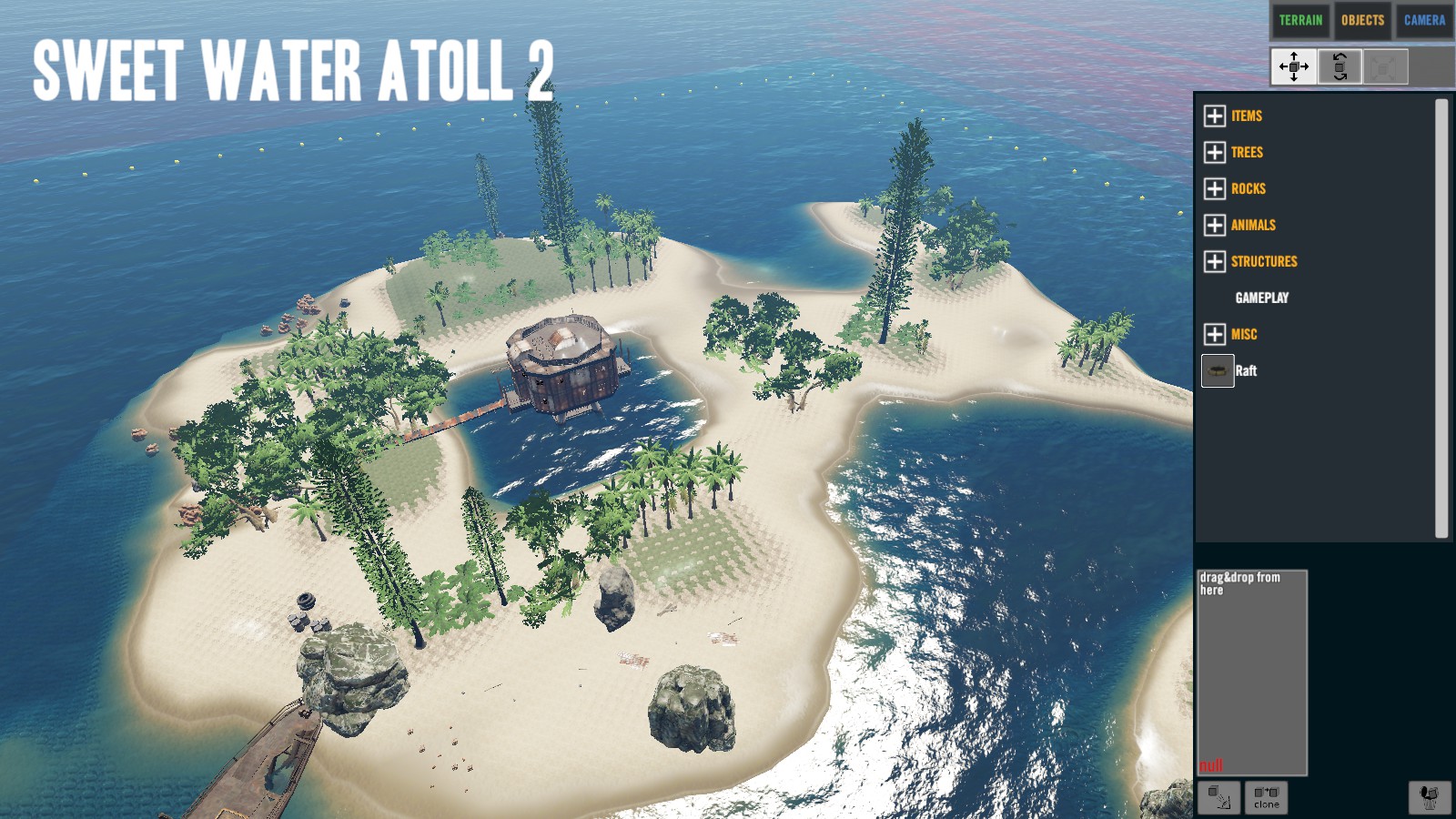The image size is (1456, 819).
Task: Expand the Trees category
Action: point(1215,152)
